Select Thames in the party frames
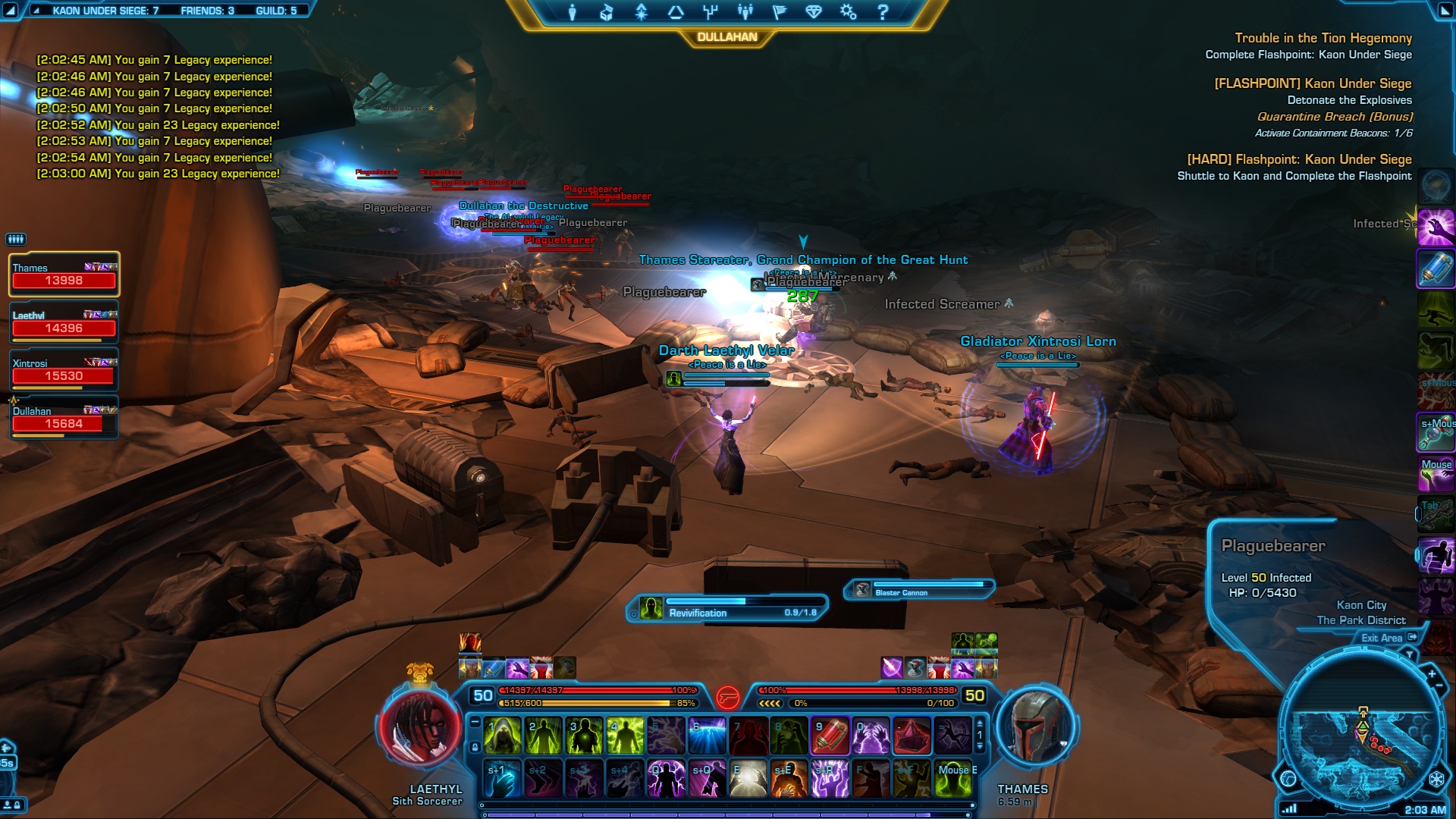Image resolution: width=1456 pixels, height=819 pixels. pyautogui.click(x=64, y=275)
